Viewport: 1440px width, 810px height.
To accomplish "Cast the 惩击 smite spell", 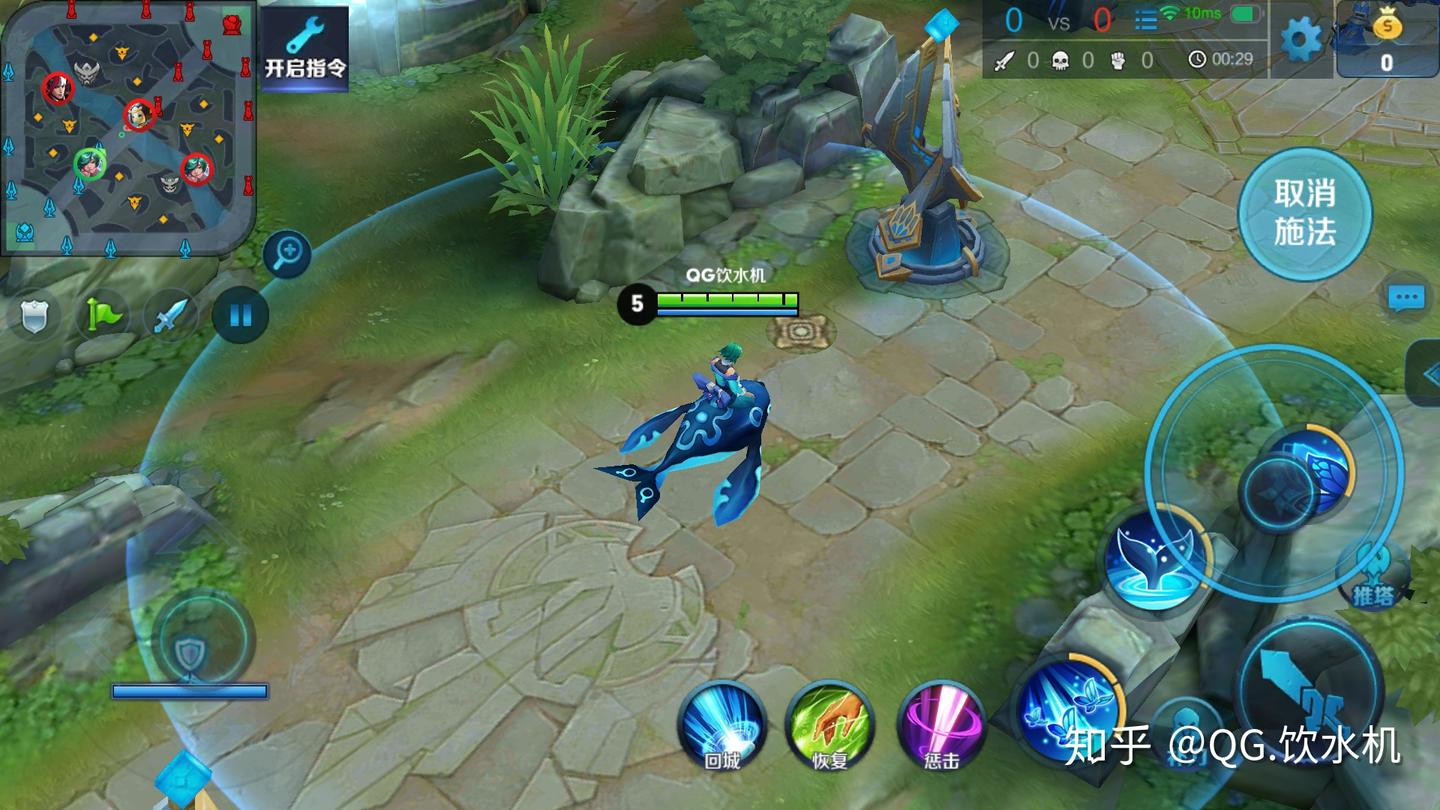I will pyautogui.click(x=940, y=725).
